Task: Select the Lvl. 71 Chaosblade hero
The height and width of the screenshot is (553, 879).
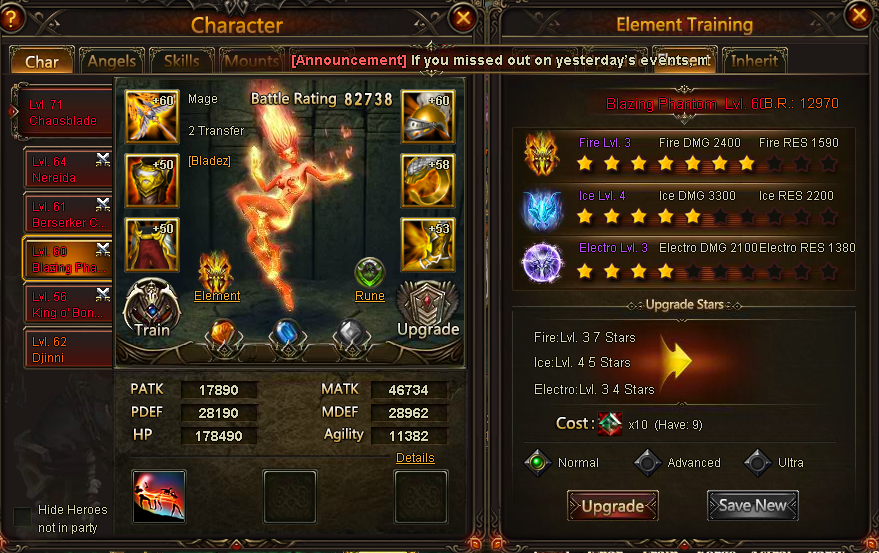Action: click(x=64, y=113)
